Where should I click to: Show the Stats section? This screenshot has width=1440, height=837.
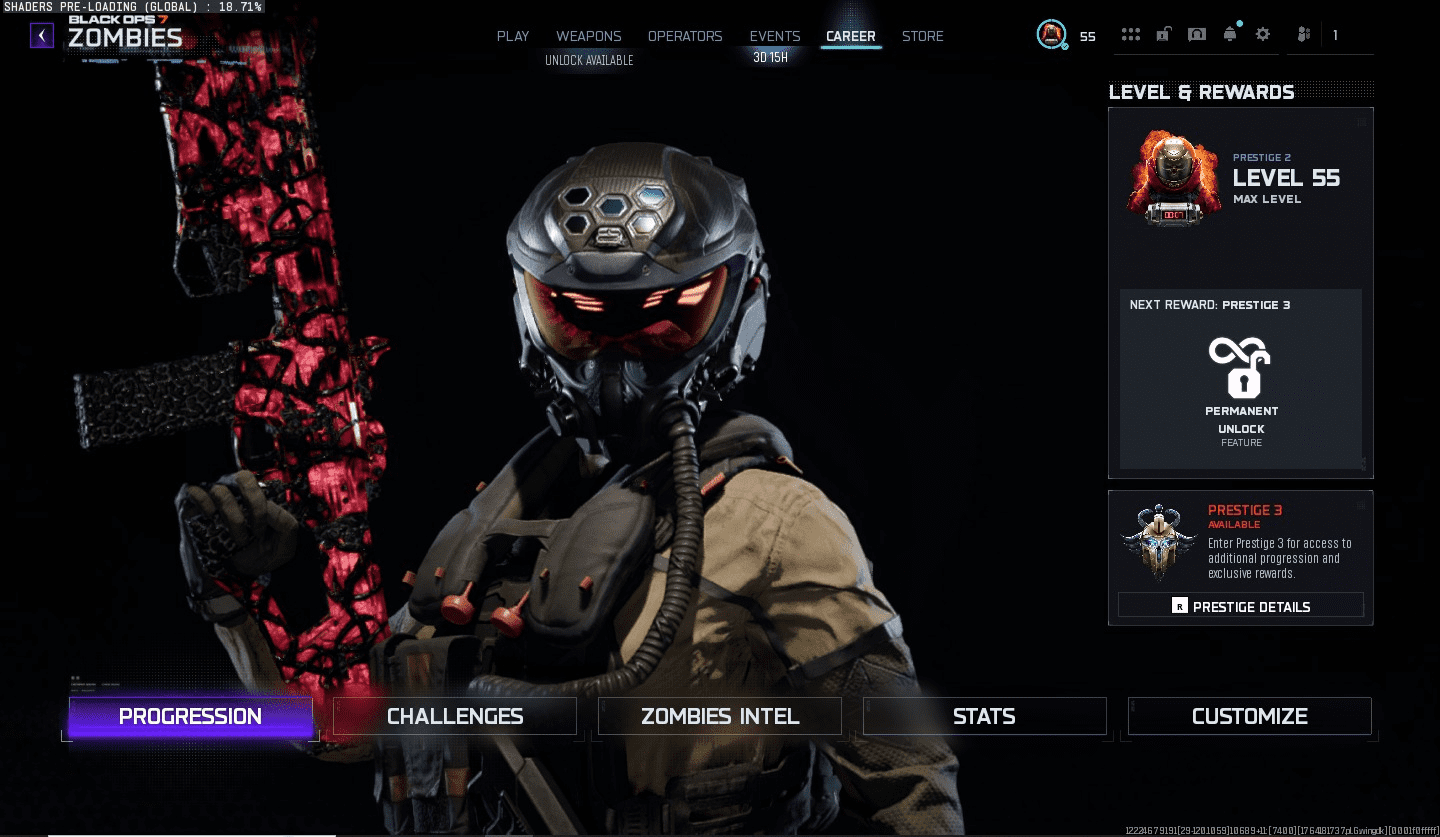coord(984,716)
